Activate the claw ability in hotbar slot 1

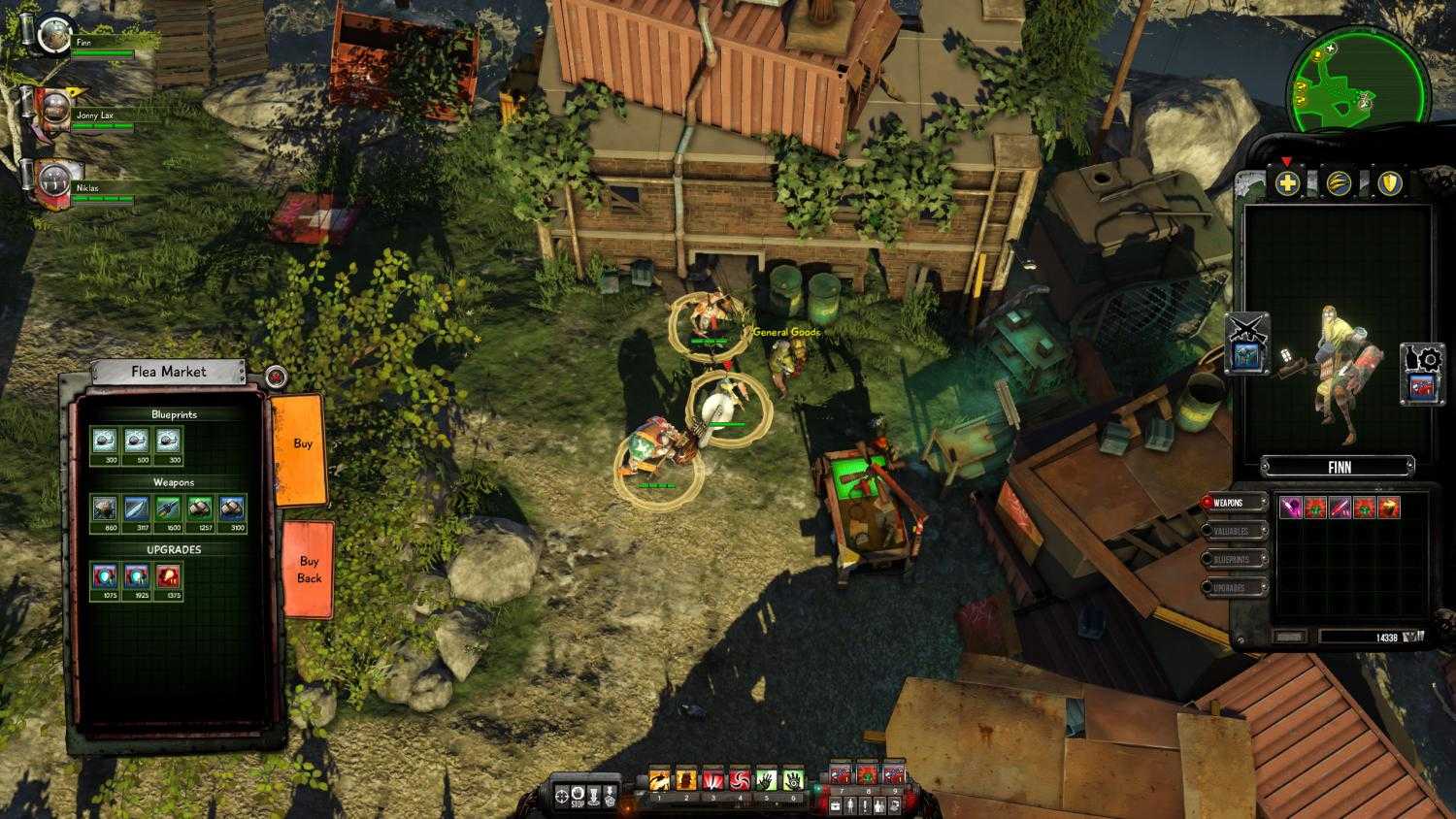pyautogui.click(x=657, y=777)
